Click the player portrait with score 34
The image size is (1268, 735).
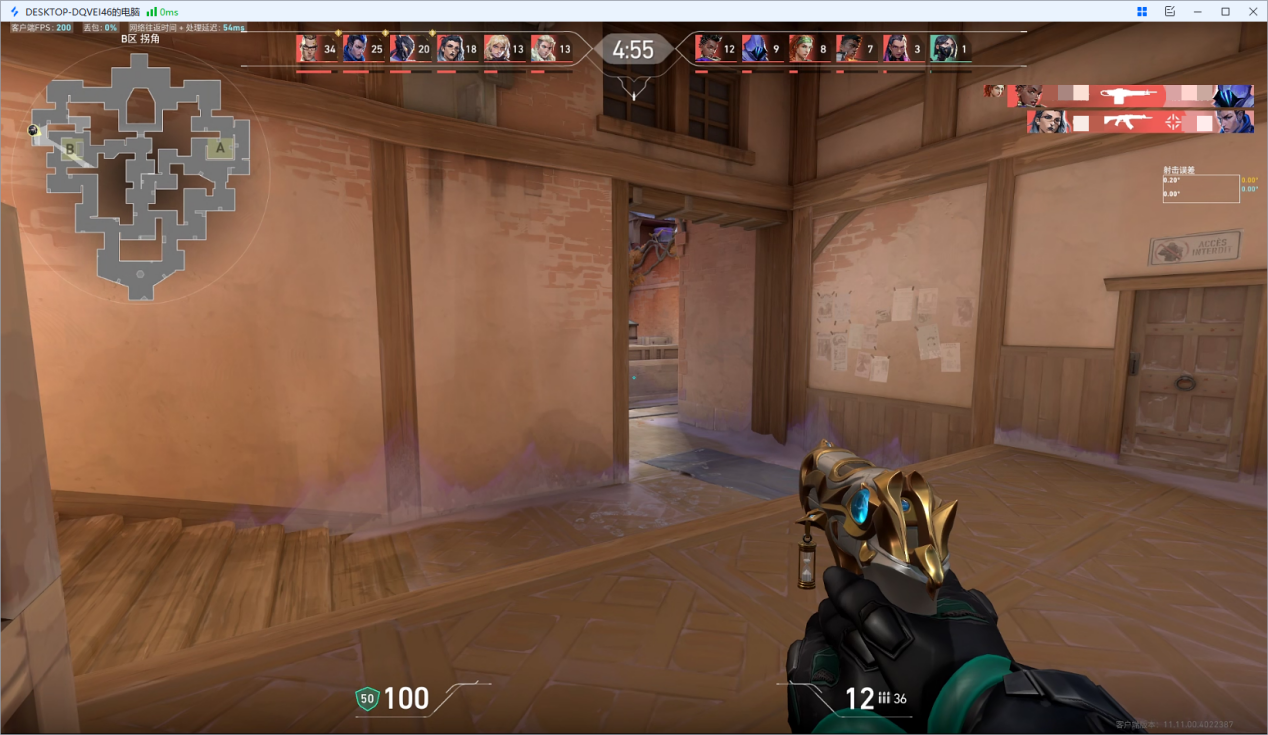(x=309, y=48)
